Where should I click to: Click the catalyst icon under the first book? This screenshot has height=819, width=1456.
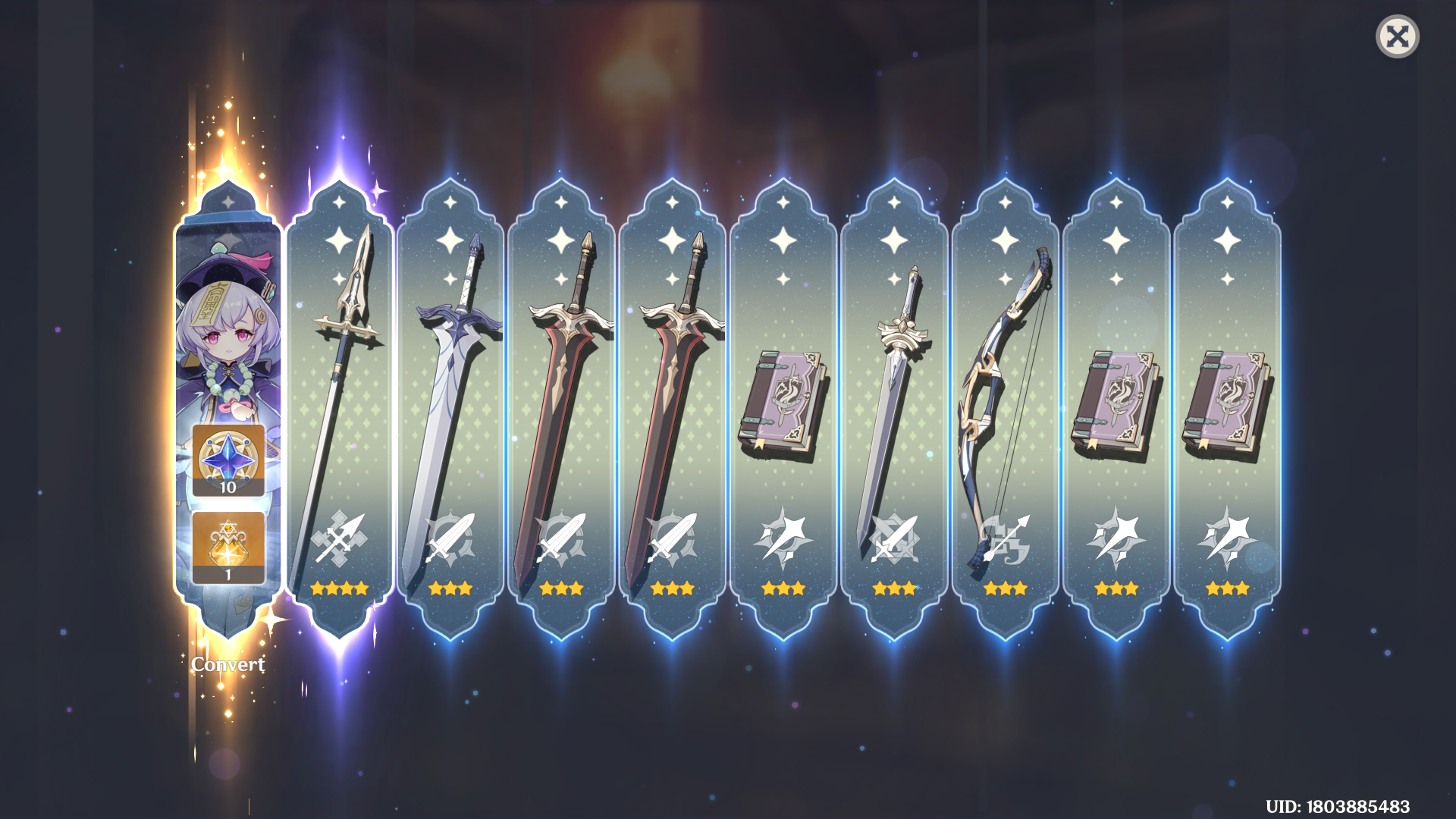(783, 540)
